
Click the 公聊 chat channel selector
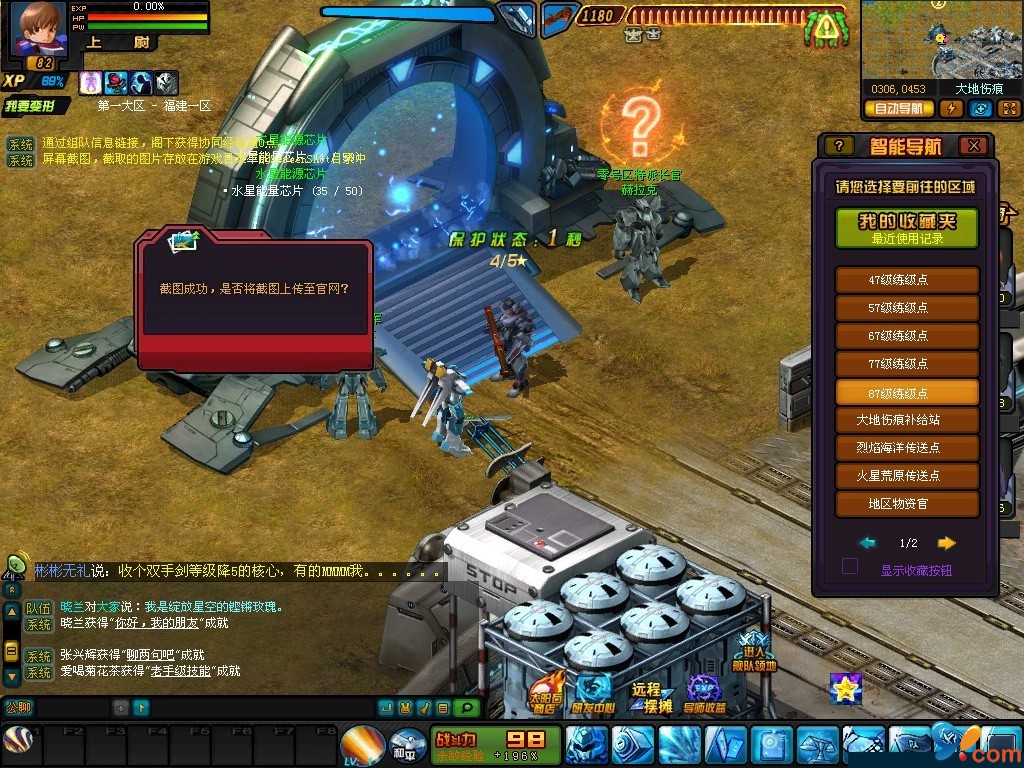pos(19,708)
